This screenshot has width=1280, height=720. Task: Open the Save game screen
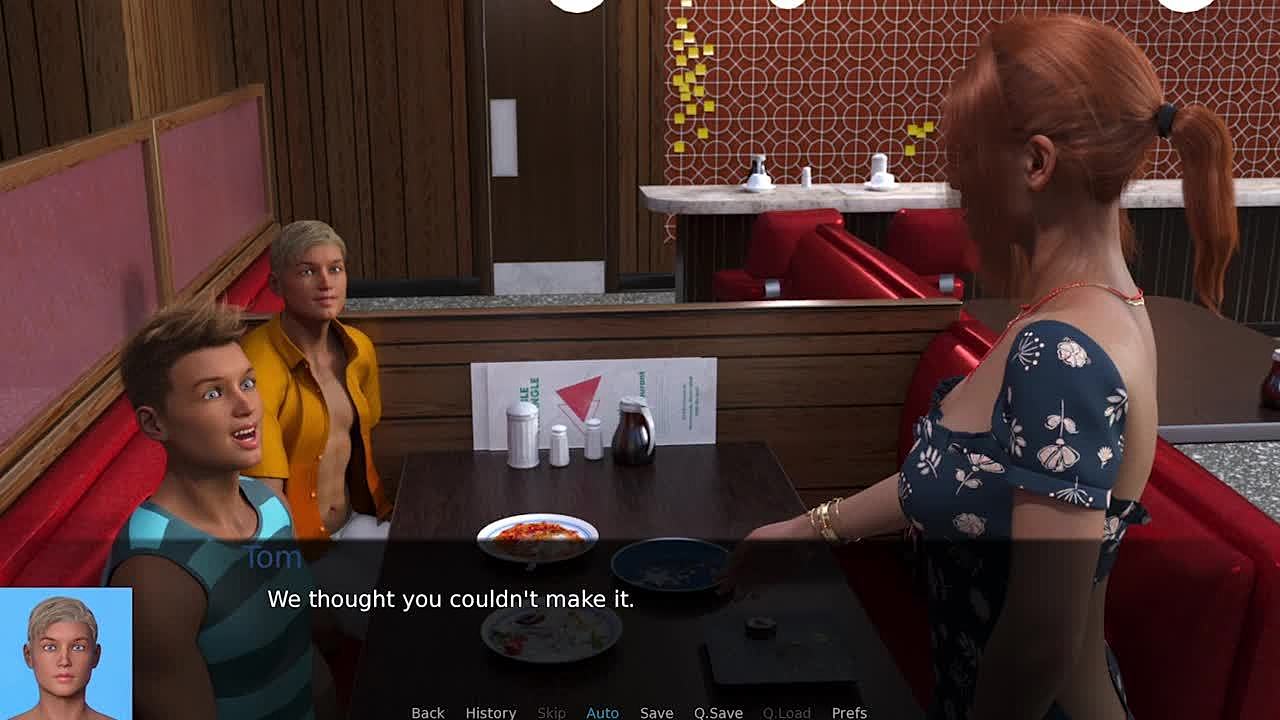pyautogui.click(x=656, y=712)
